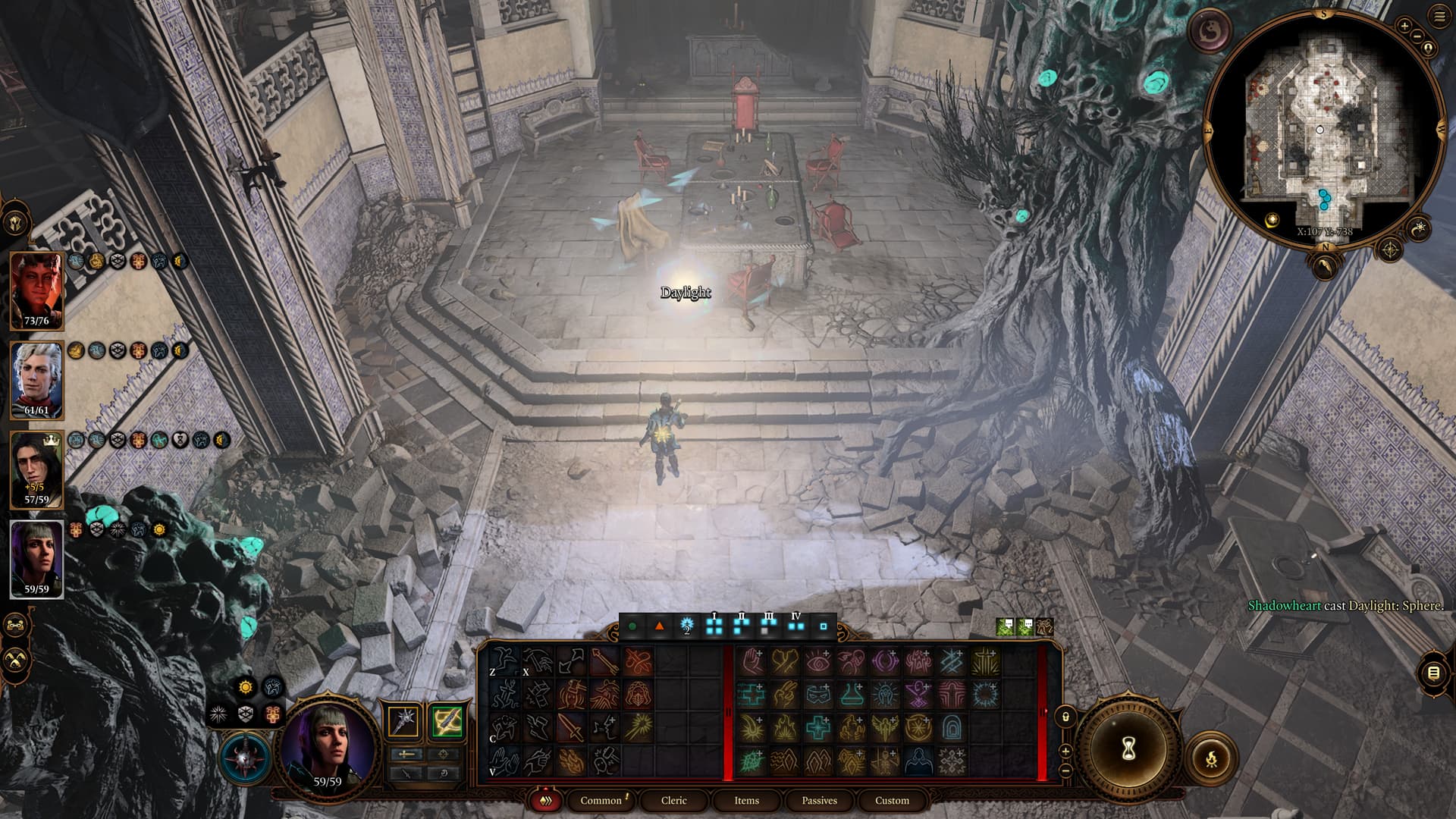Open the campfire rest button
Image resolution: width=1456 pixels, height=819 pixels.
1211,758
